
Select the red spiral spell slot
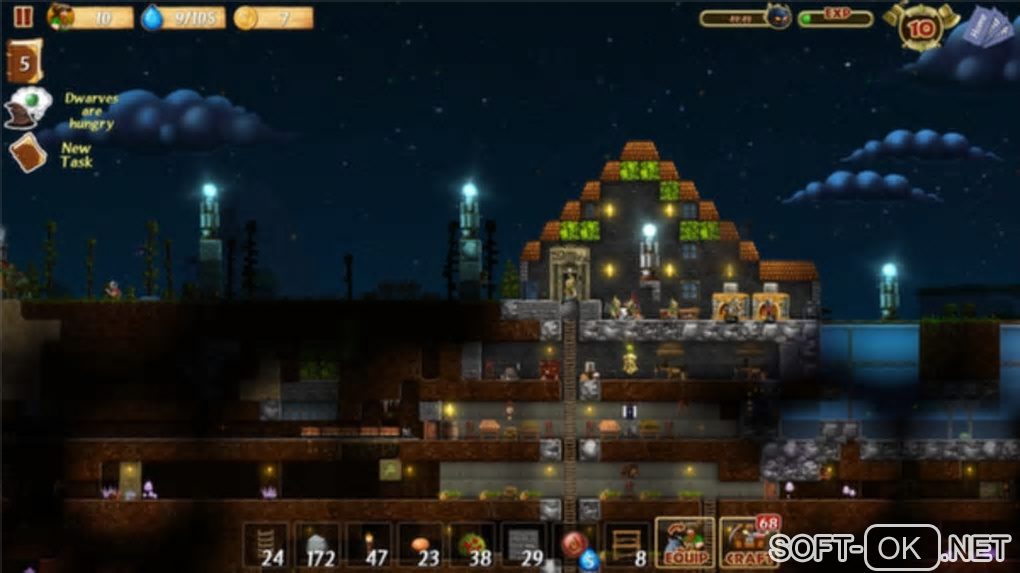tap(576, 544)
